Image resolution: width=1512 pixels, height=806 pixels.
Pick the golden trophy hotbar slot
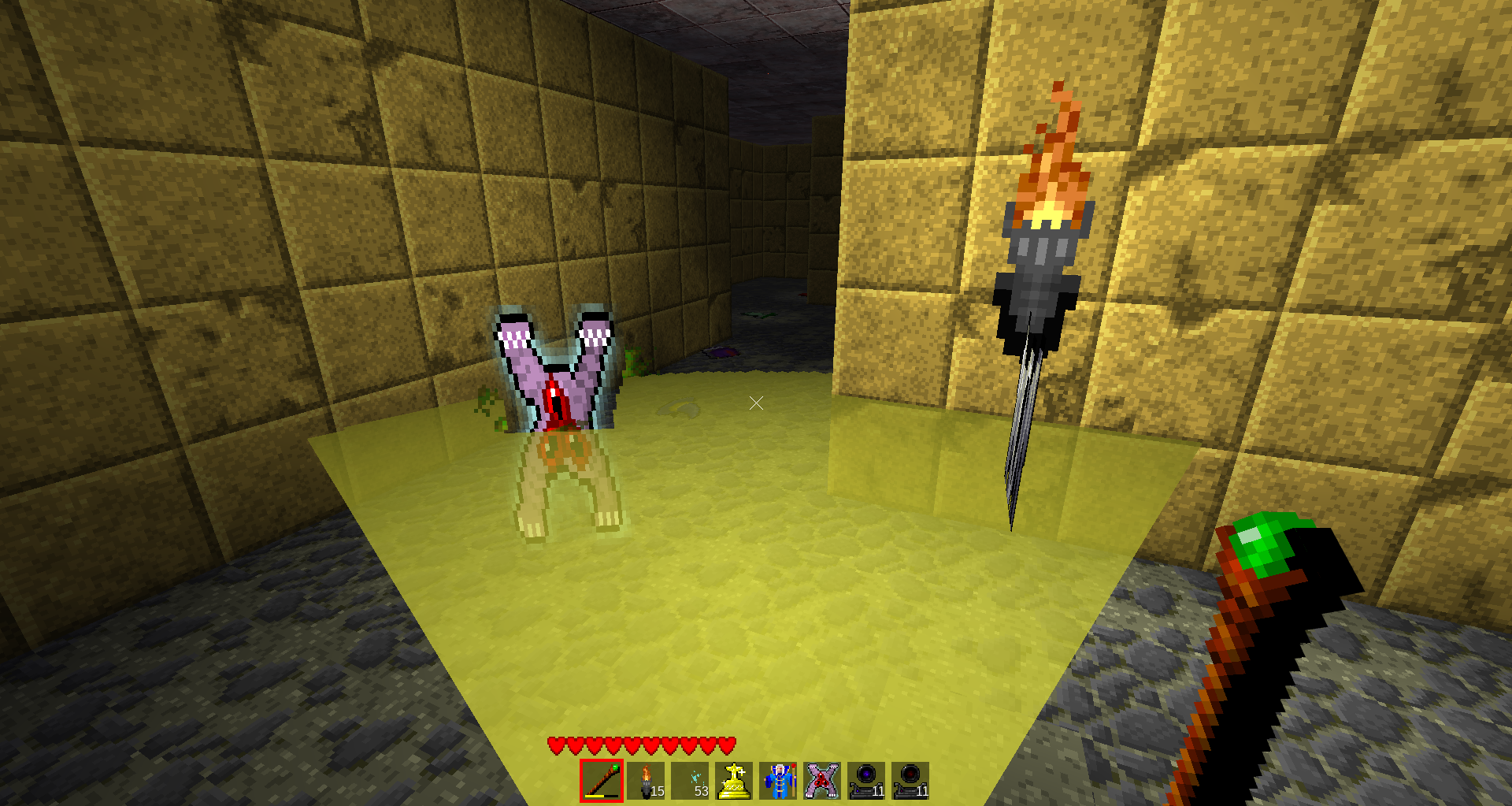pos(734,781)
